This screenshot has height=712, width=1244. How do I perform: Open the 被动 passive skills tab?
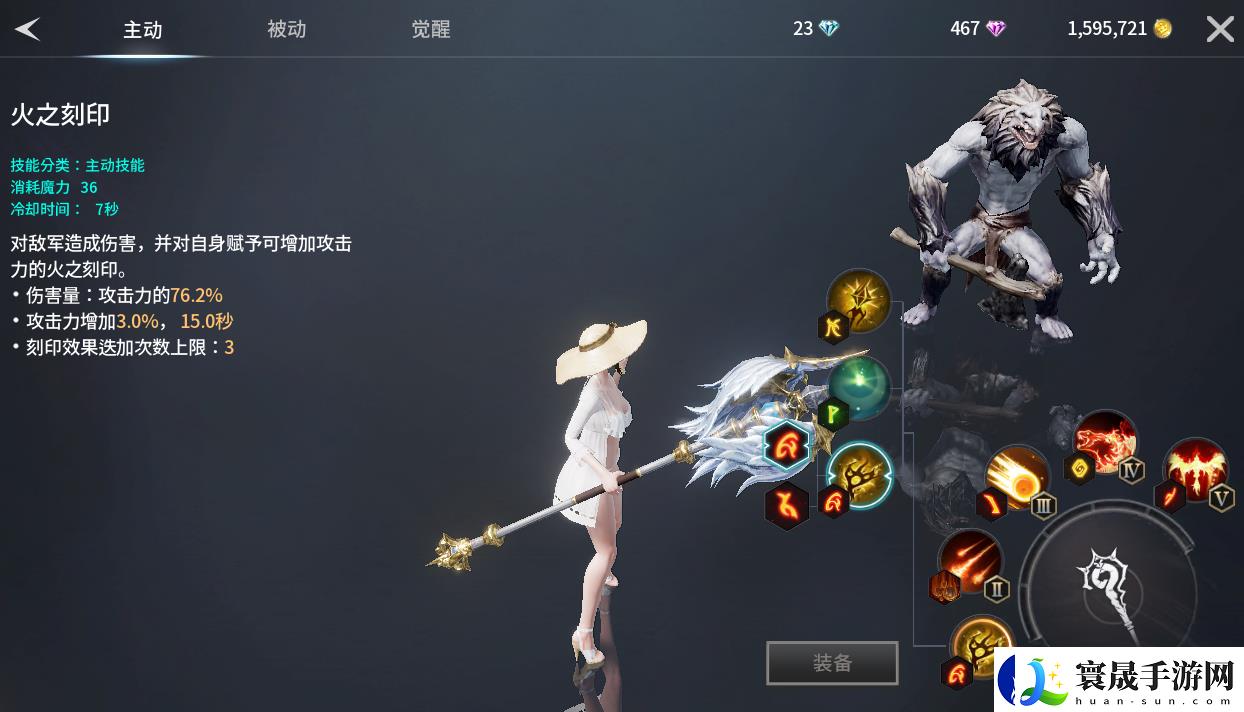[286, 30]
